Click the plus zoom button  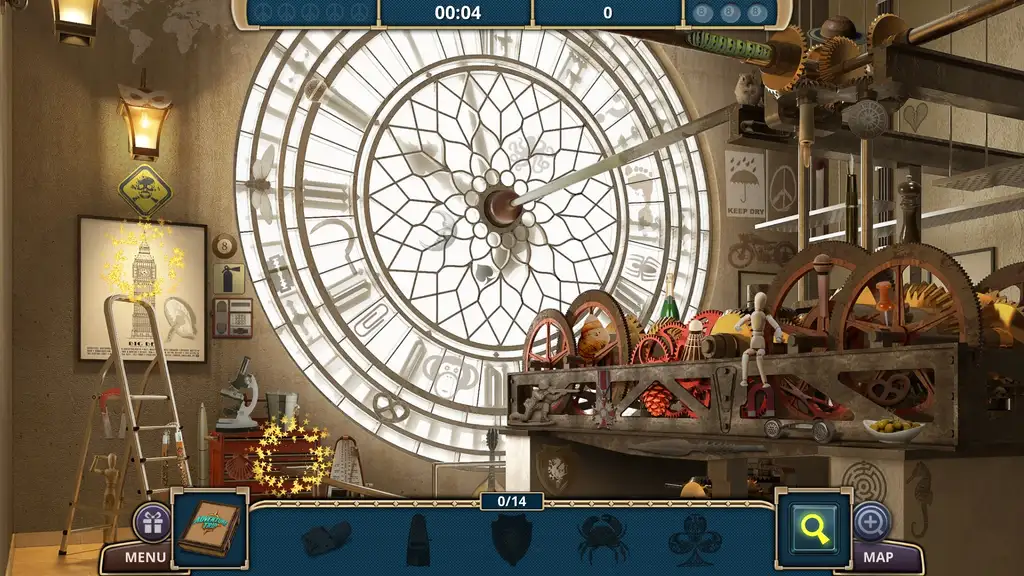click(871, 521)
